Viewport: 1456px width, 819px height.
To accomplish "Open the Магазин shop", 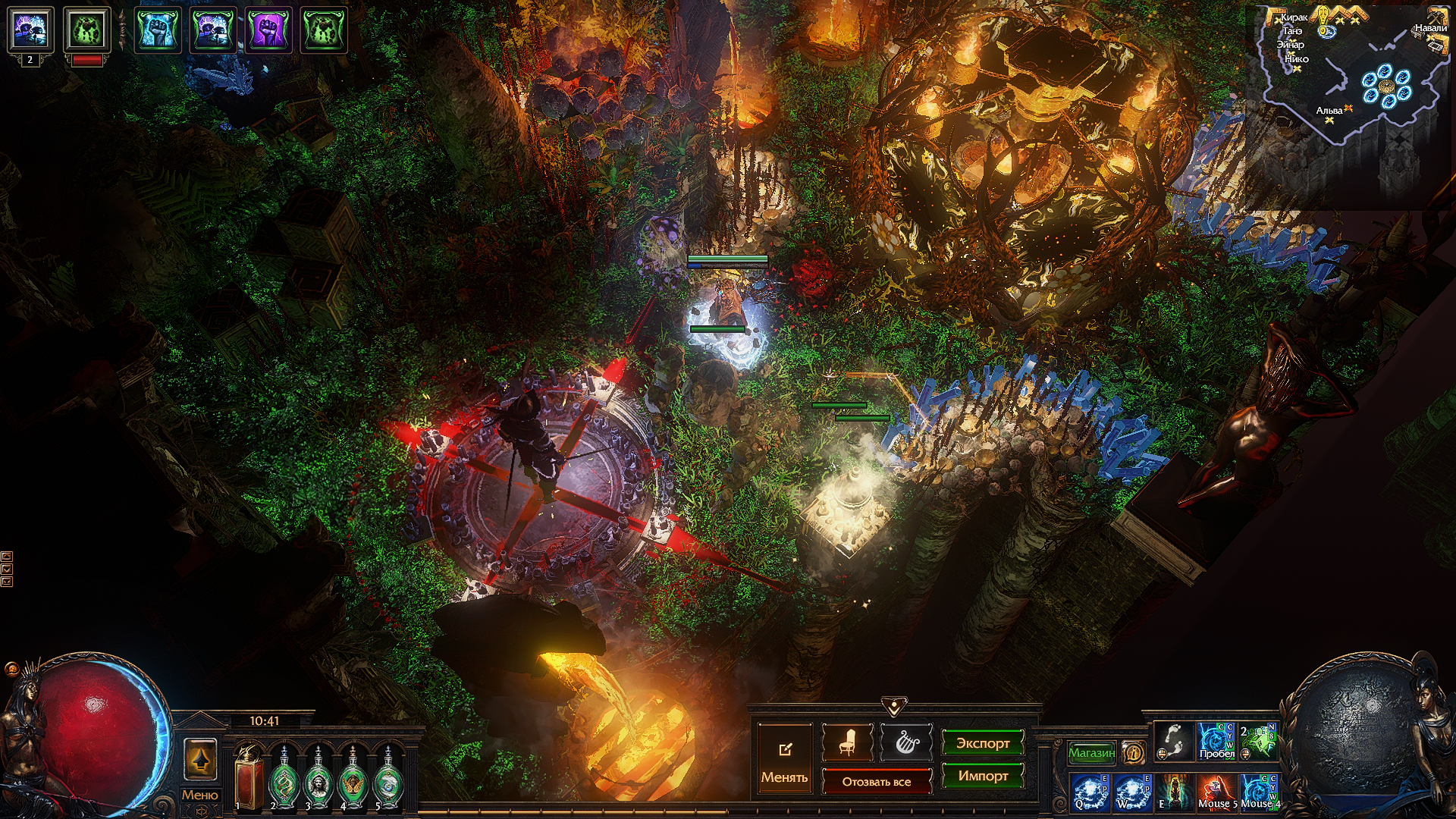I will [1091, 753].
